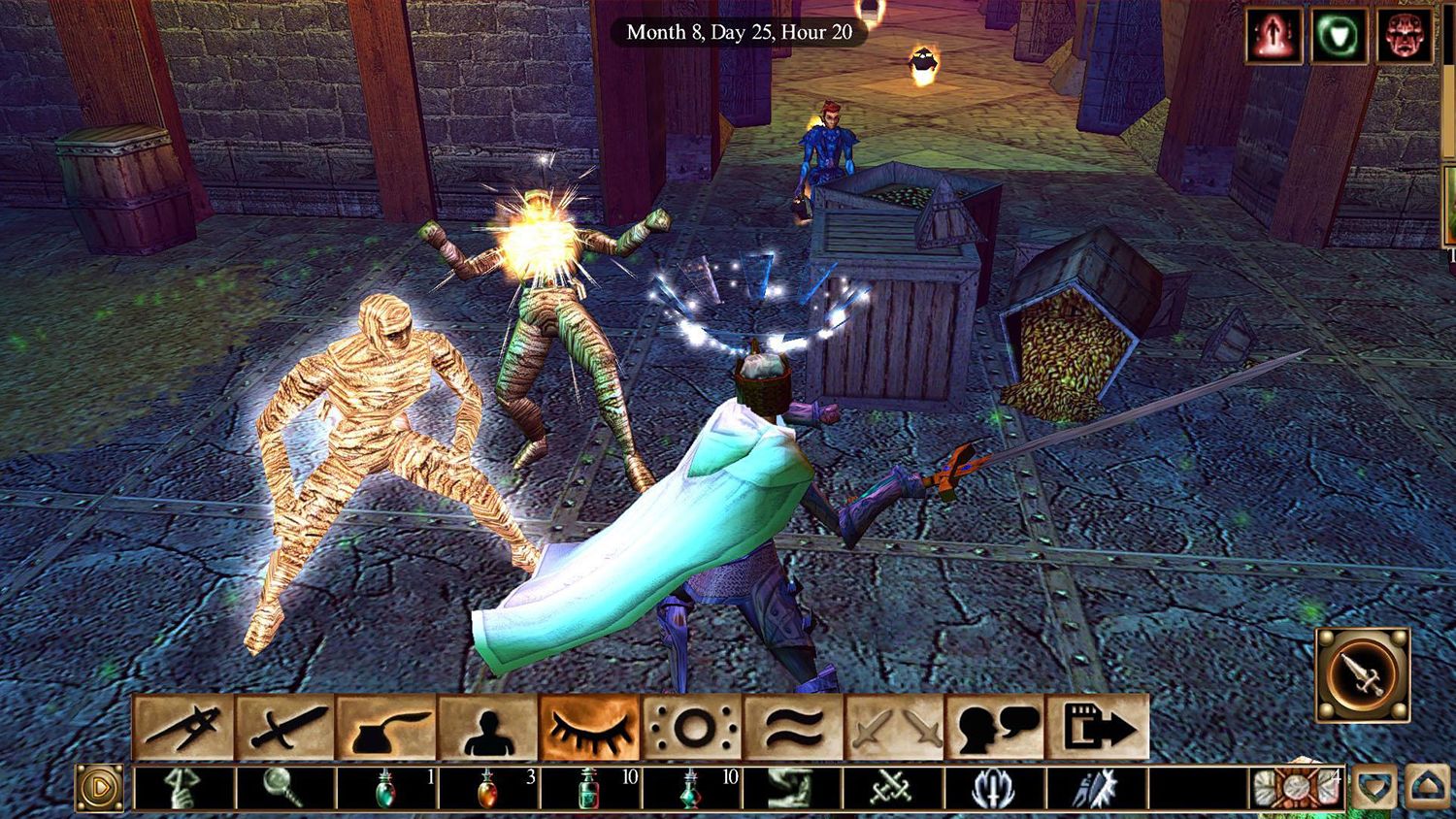
Task: Use the winged sword emblem quickbar ability
Action: pyautogui.click(x=996, y=788)
